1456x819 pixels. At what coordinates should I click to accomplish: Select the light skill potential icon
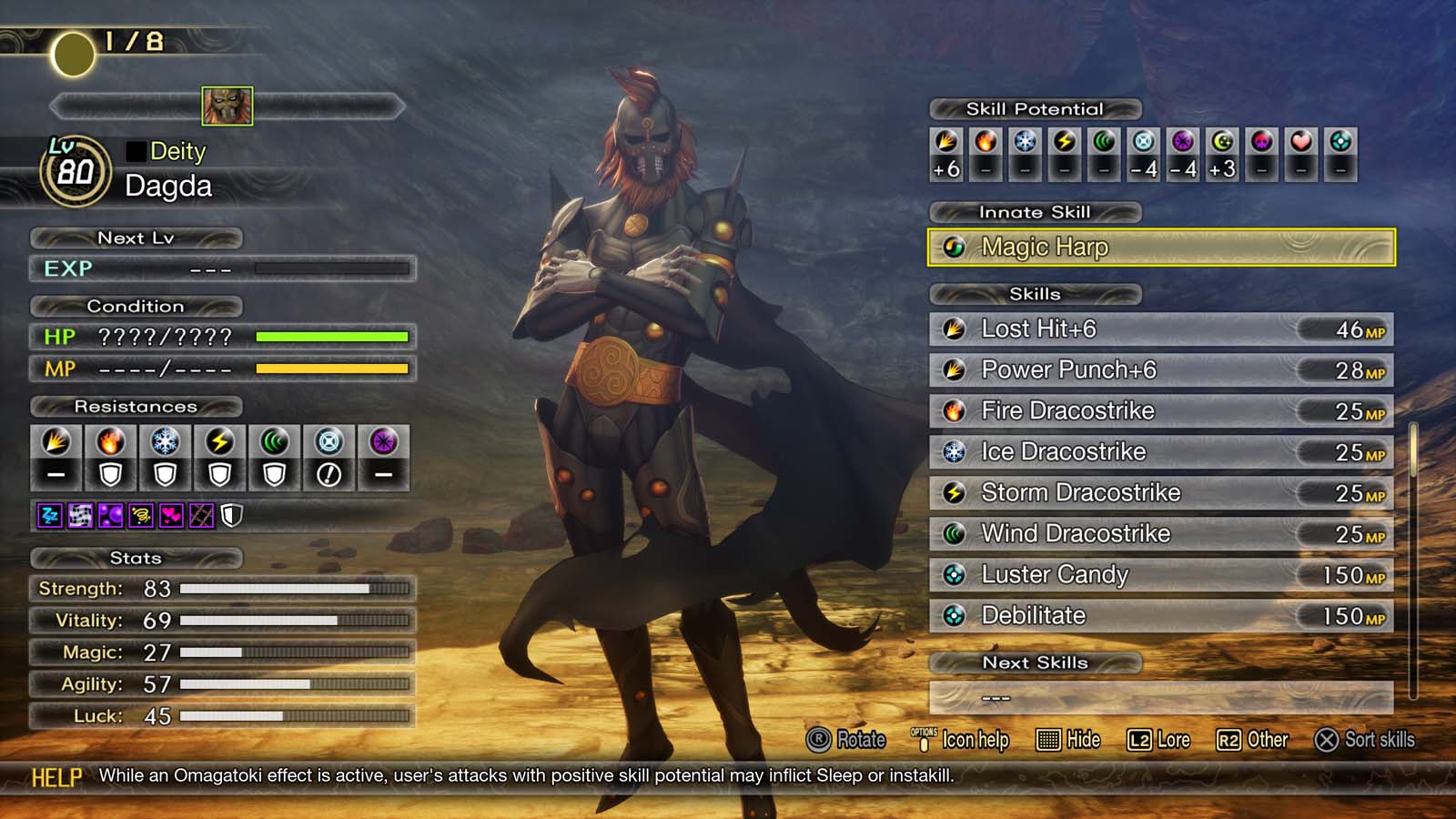click(x=1222, y=142)
